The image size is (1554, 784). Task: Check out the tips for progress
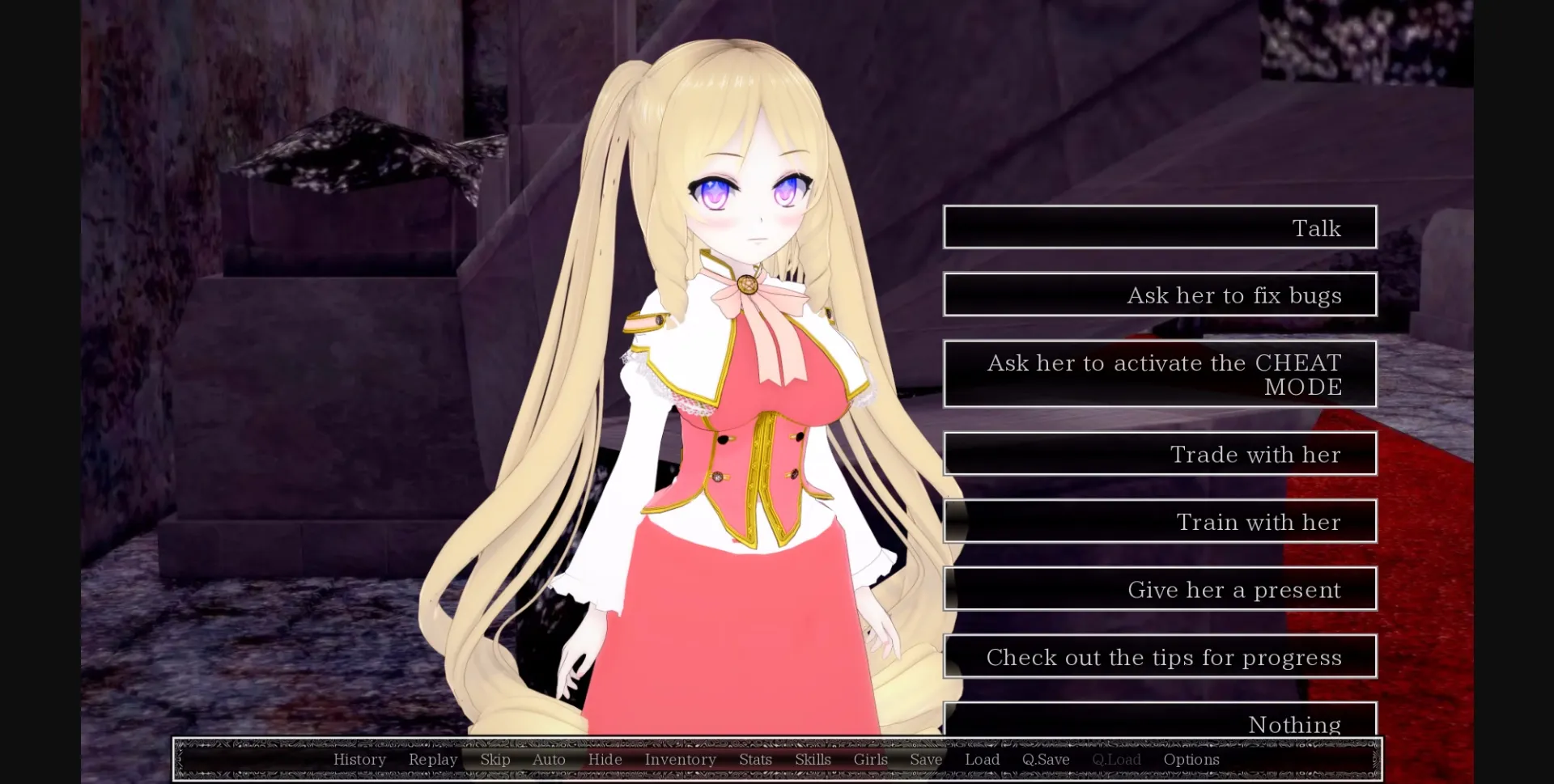(x=1160, y=657)
